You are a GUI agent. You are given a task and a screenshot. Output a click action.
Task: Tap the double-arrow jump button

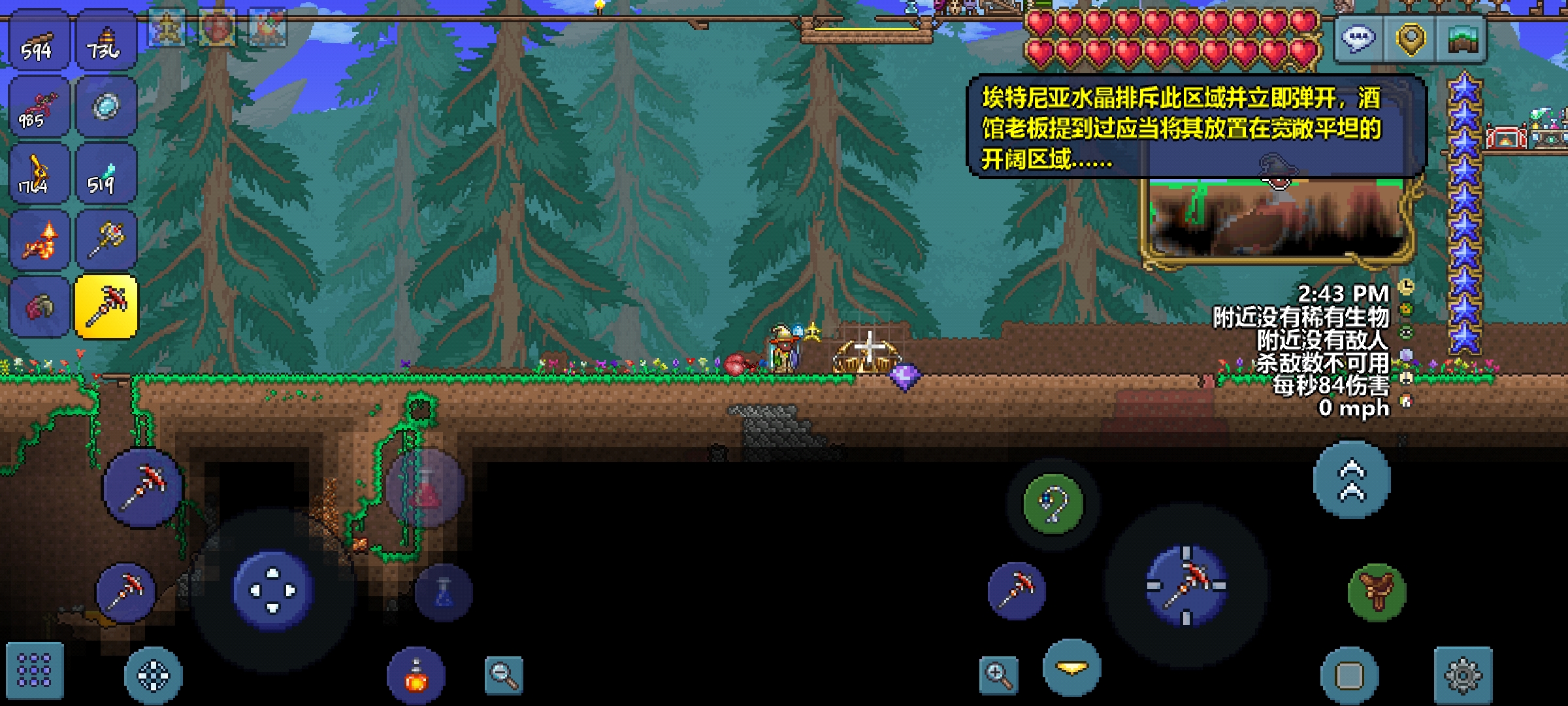pos(1352,480)
